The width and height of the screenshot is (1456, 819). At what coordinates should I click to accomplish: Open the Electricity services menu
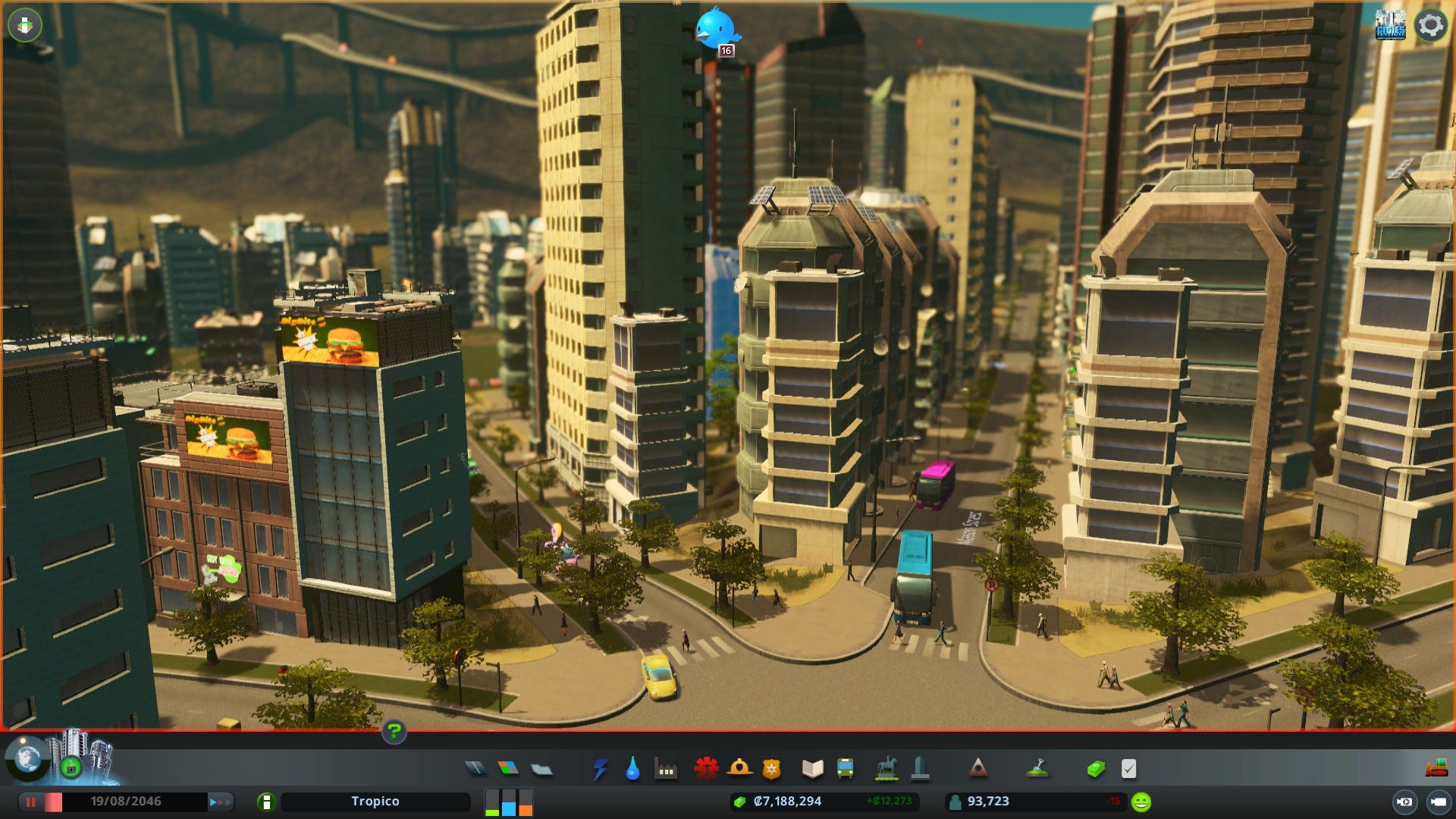(598, 768)
